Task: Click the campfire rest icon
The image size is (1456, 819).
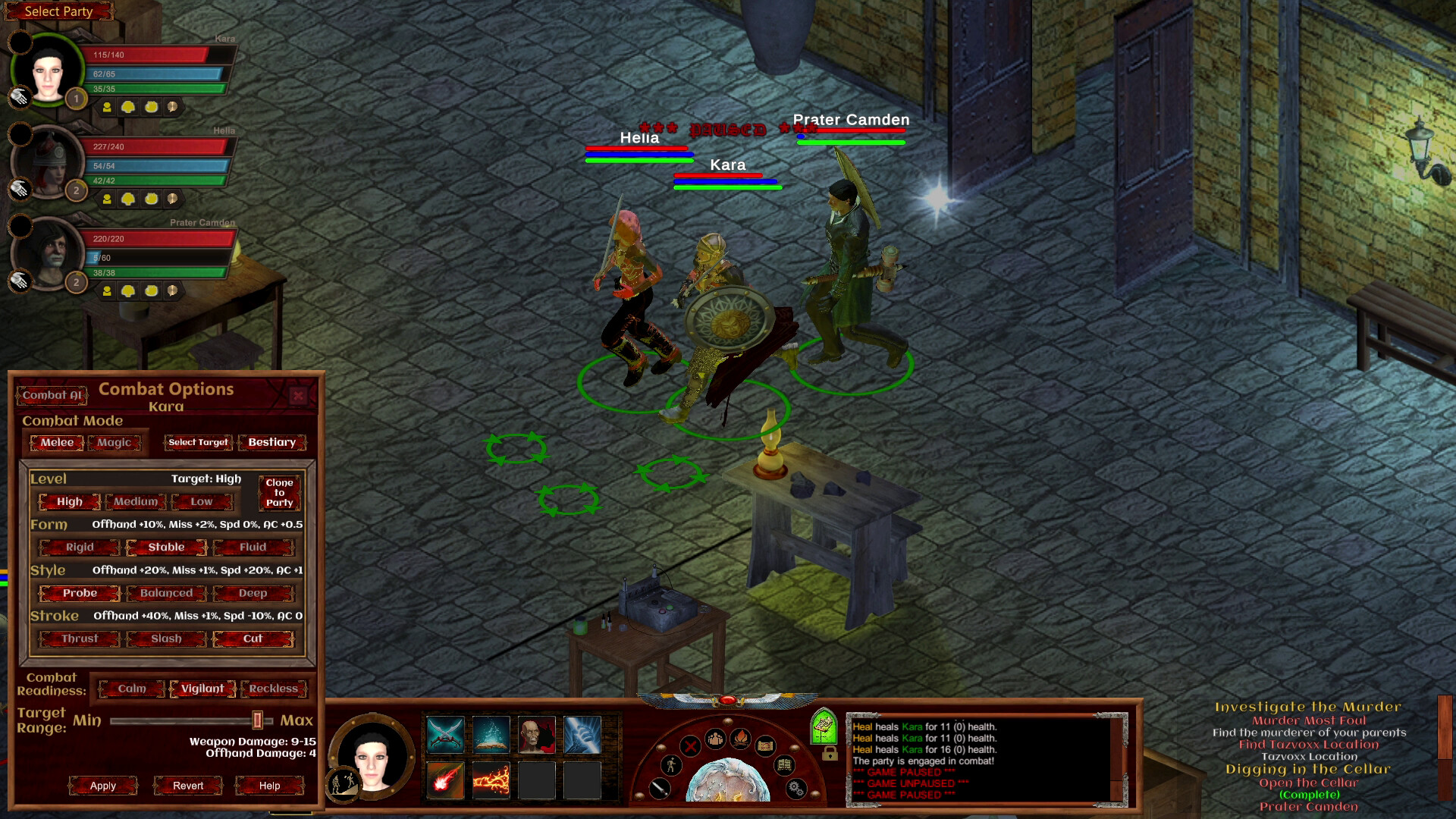Action: tap(741, 739)
